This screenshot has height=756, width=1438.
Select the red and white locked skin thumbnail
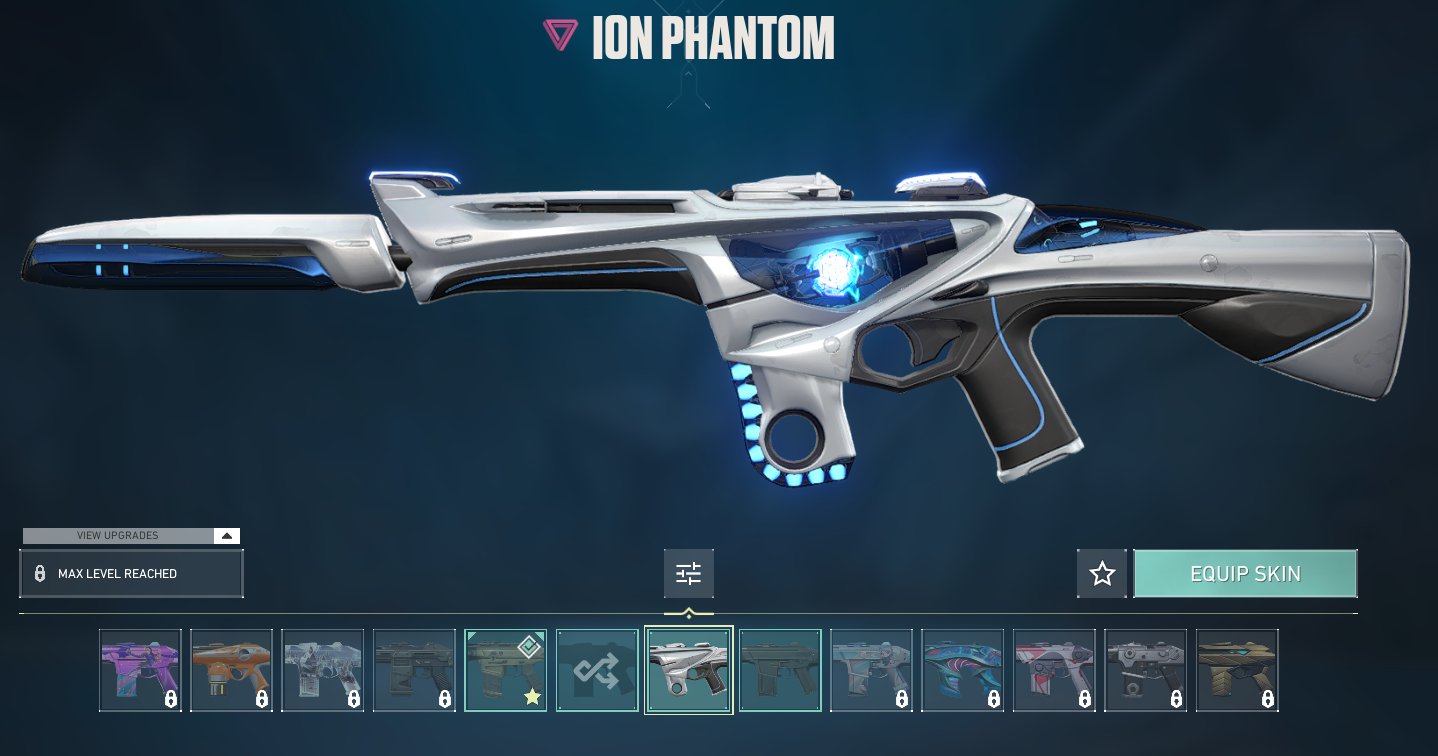pos(1053,668)
